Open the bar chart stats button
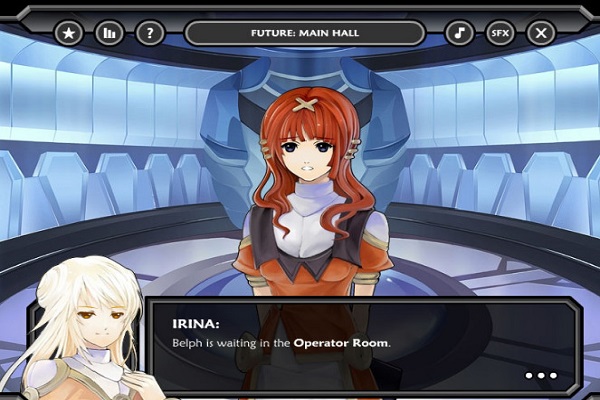Viewport: 600px width, 400px height. 109,33
